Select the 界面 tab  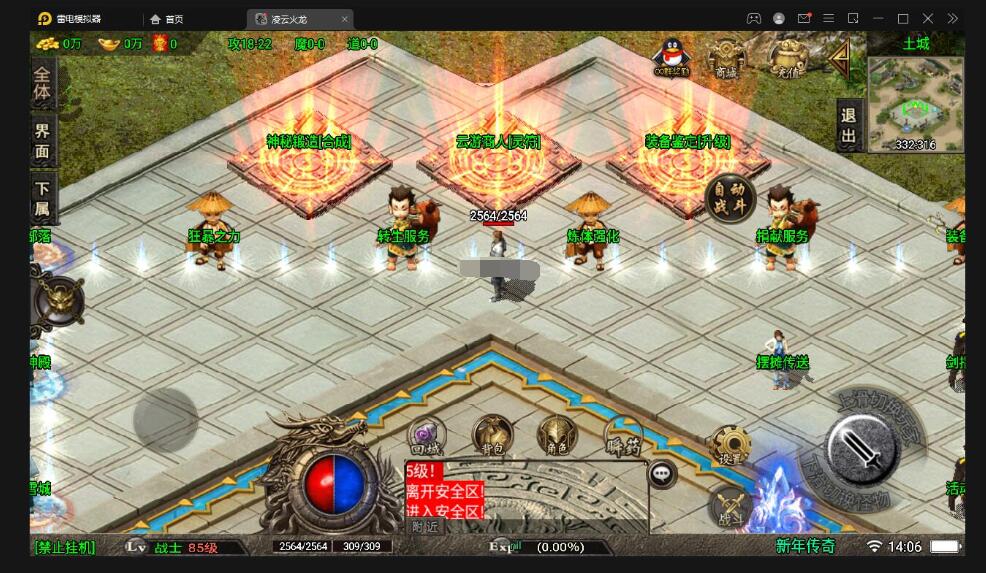(42, 140)
